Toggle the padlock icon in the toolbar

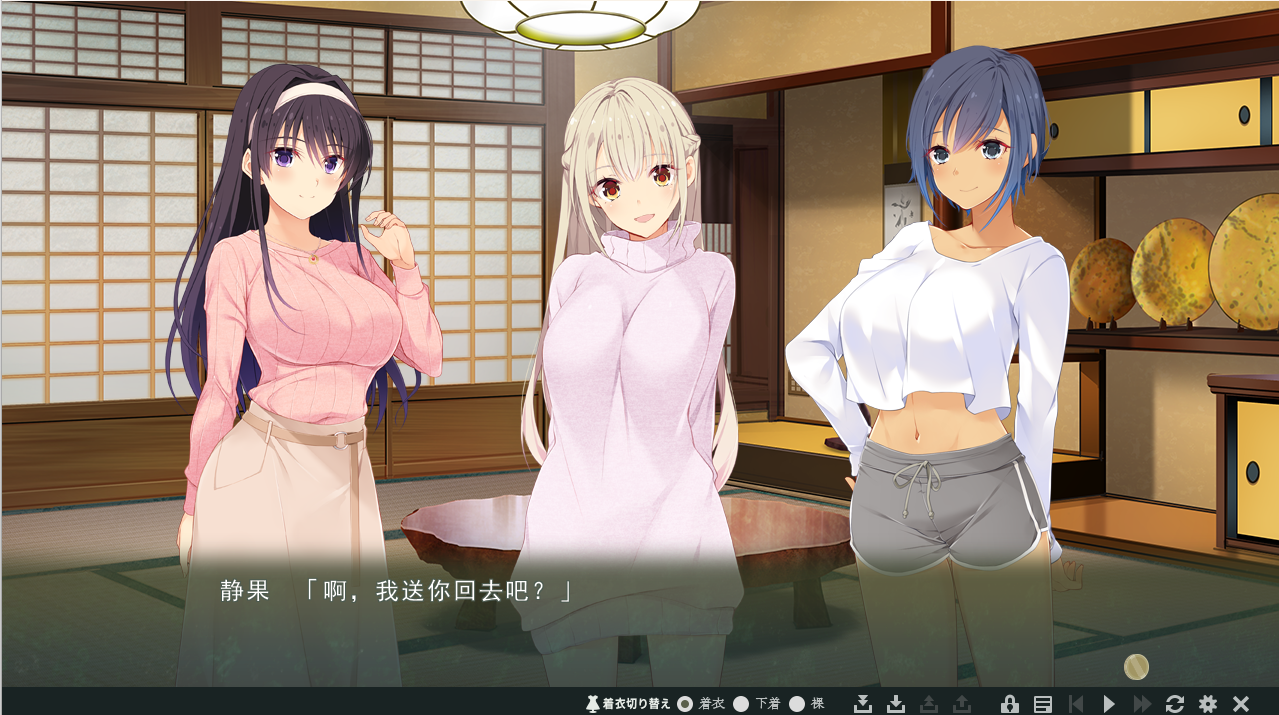(x=1009, y=704)
